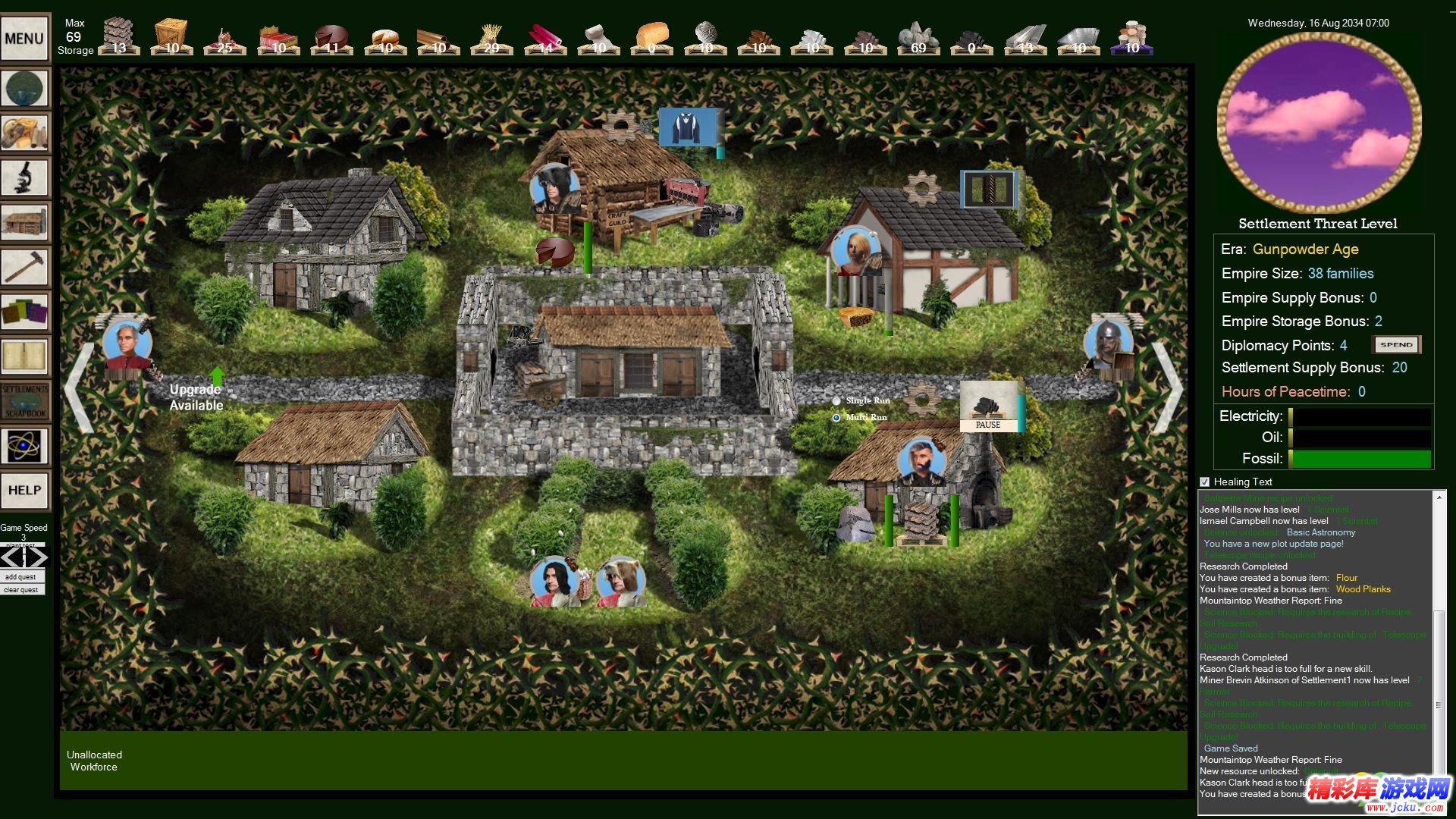
Task: Open the log cabin buildings icon
Action: point(25,222)
